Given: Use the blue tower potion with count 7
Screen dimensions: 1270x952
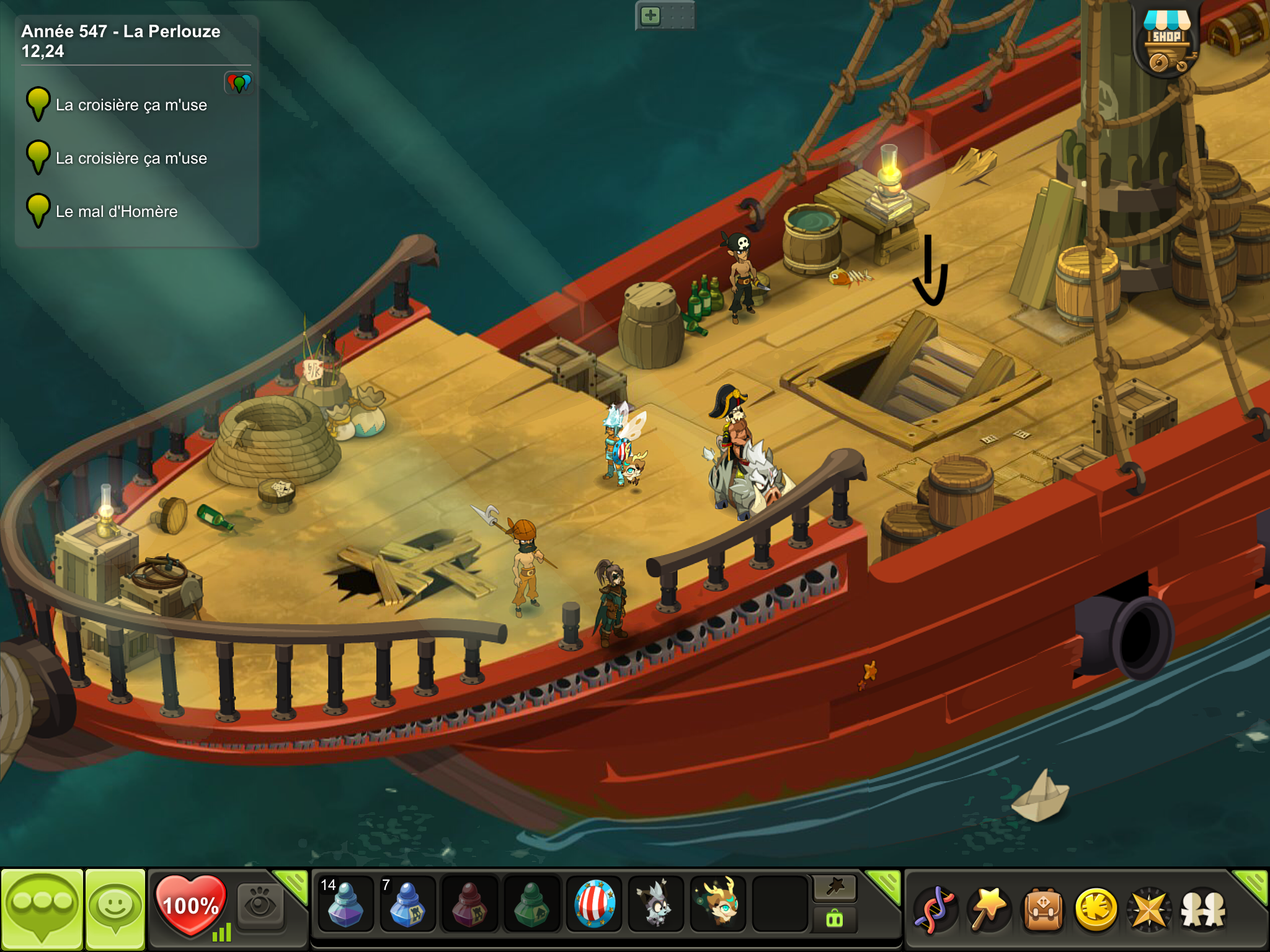Looking at the screenshot, I should [x=407, y=904].
